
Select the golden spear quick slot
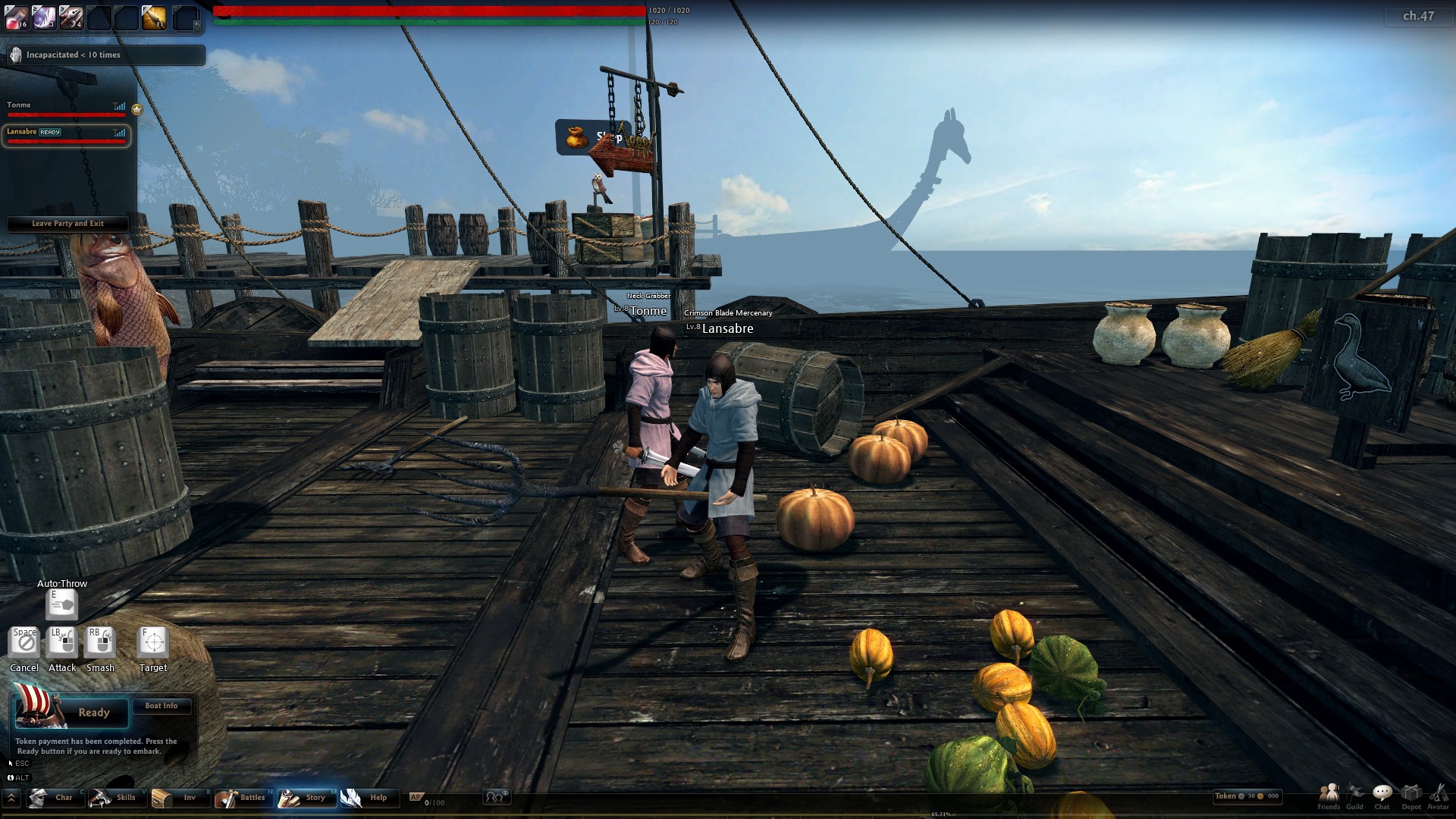click(x=153, y=17)
